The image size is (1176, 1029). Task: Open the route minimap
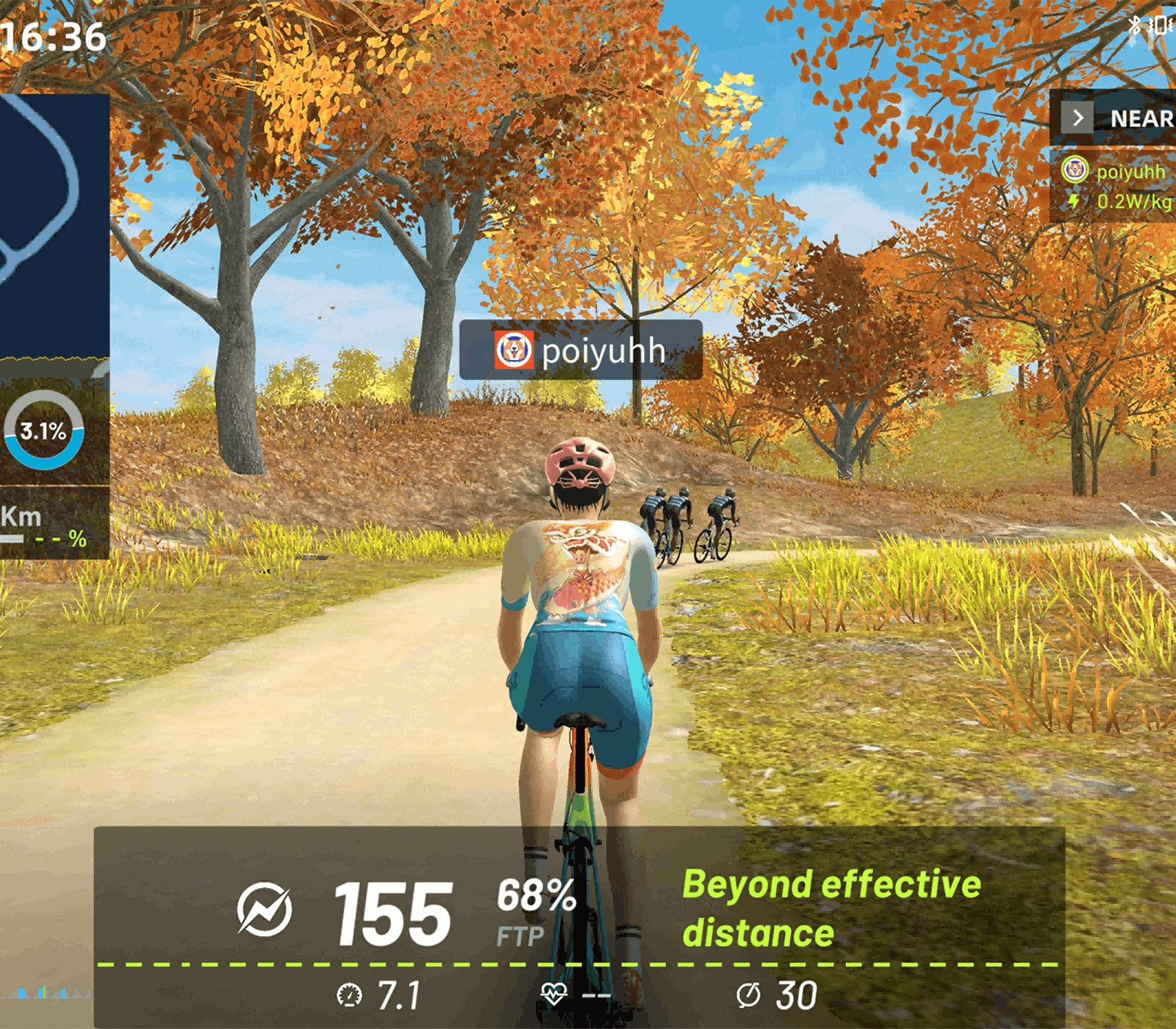(51, 220)
